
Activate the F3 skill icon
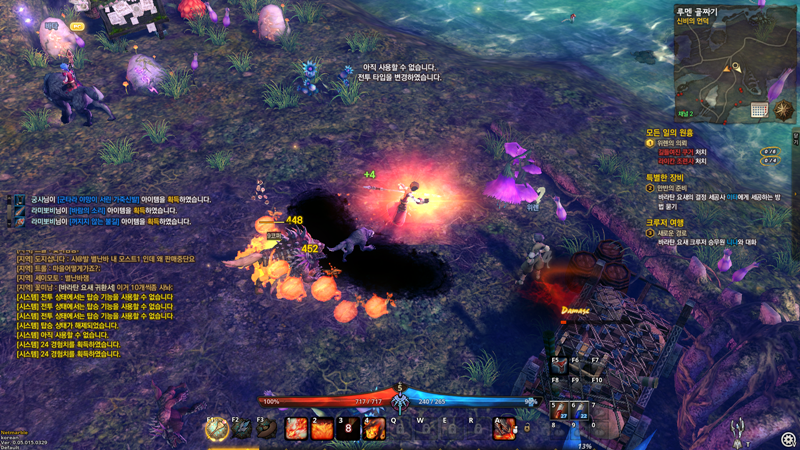(x=266, y=429)
